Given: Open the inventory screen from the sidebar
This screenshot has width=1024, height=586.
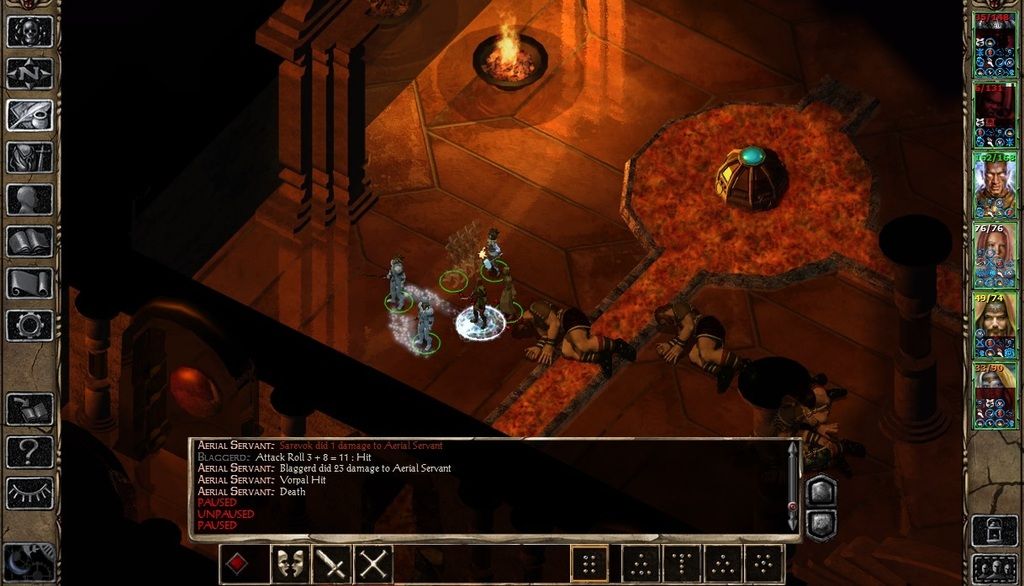Looking at the screenshot, I should 29,157.
